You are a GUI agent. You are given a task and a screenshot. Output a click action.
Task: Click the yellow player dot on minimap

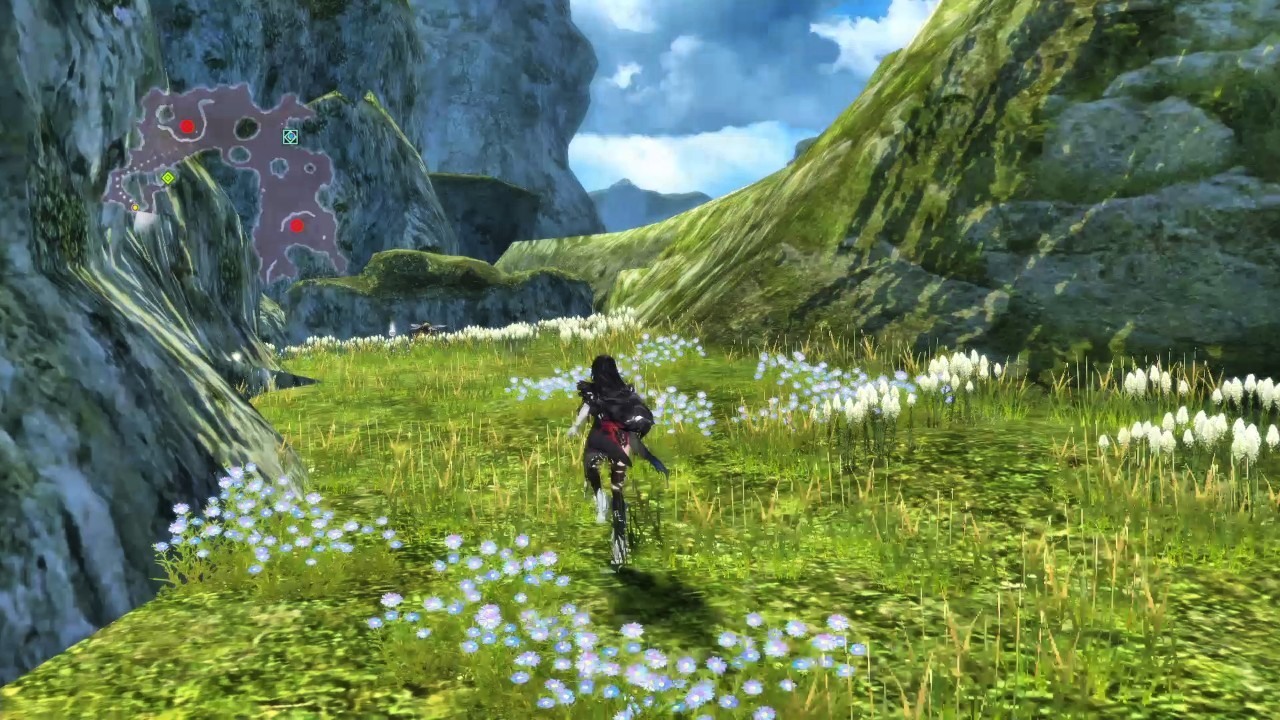click(135, 208)
